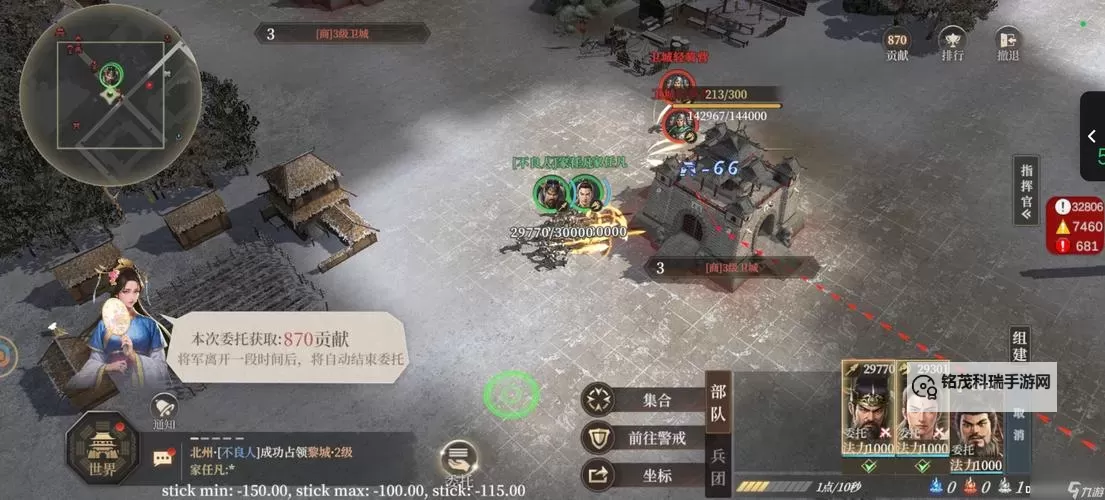The width and height of the screenshot is (1105, 500).
Task: Choose the 集合 assemble command
Action: [x=642, y=400]
